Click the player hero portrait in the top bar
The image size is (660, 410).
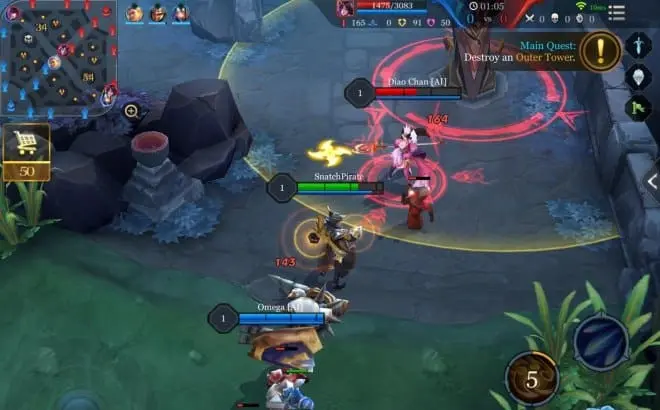346,9
